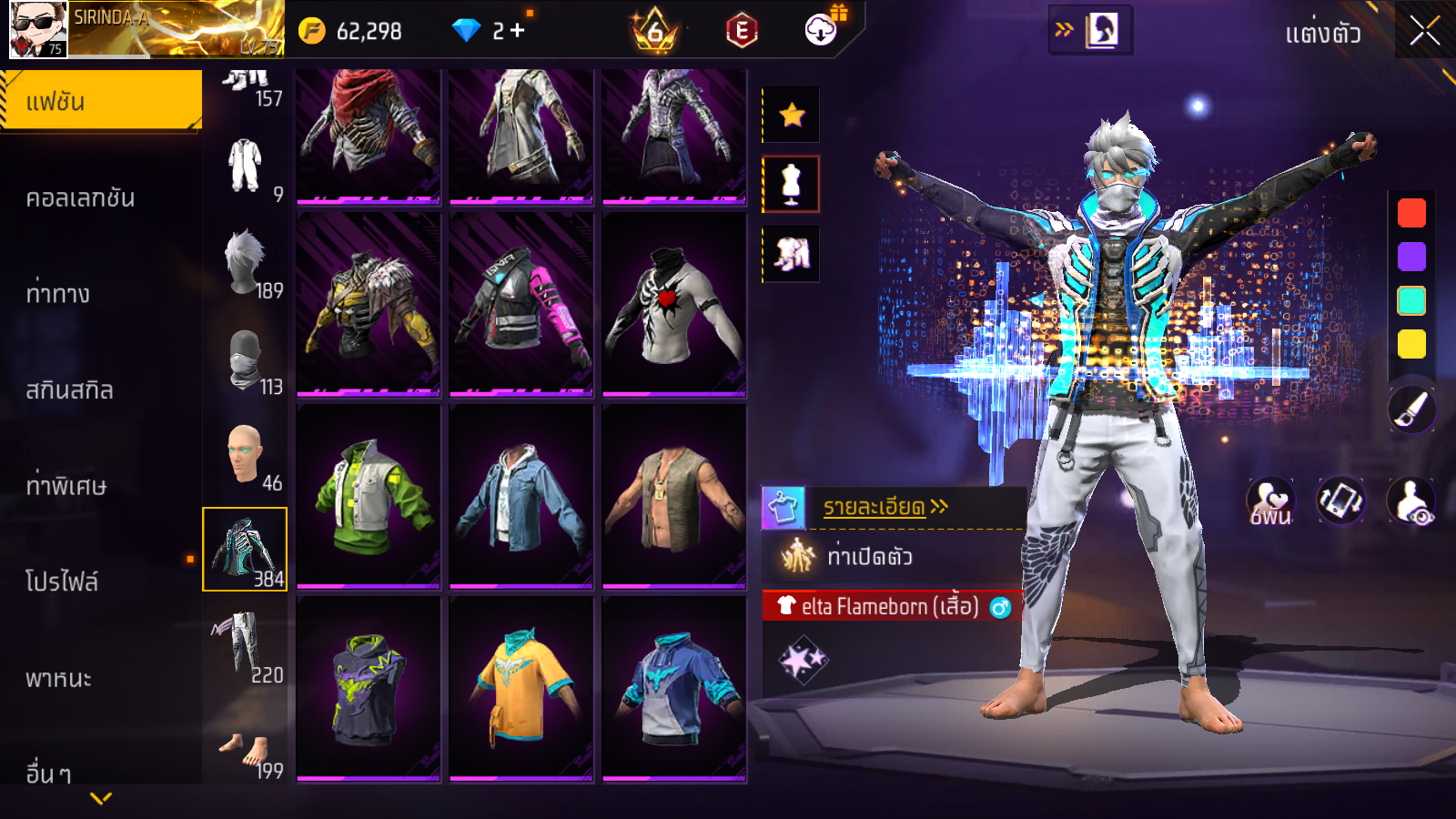Open the รายละเอียด details link

(x=884, y=507)
